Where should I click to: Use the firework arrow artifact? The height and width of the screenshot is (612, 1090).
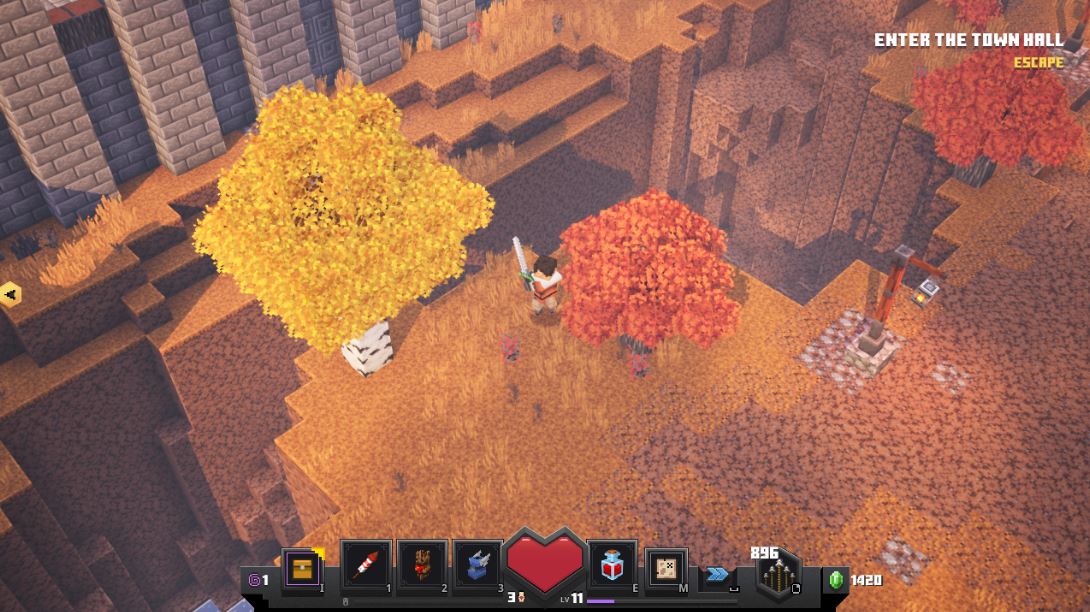tap(366, 566)
